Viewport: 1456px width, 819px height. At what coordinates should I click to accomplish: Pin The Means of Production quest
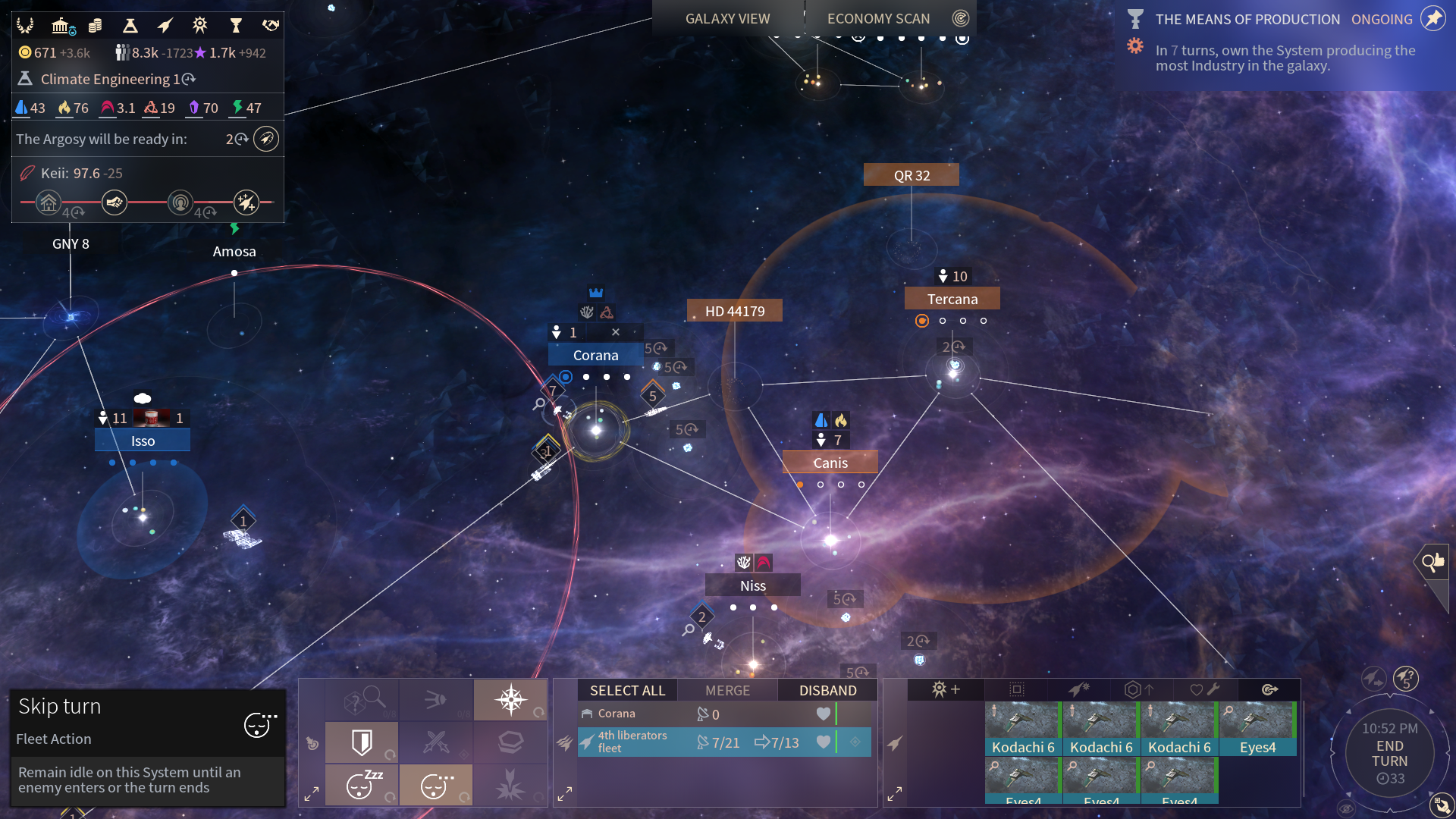tap(1432, 19)
